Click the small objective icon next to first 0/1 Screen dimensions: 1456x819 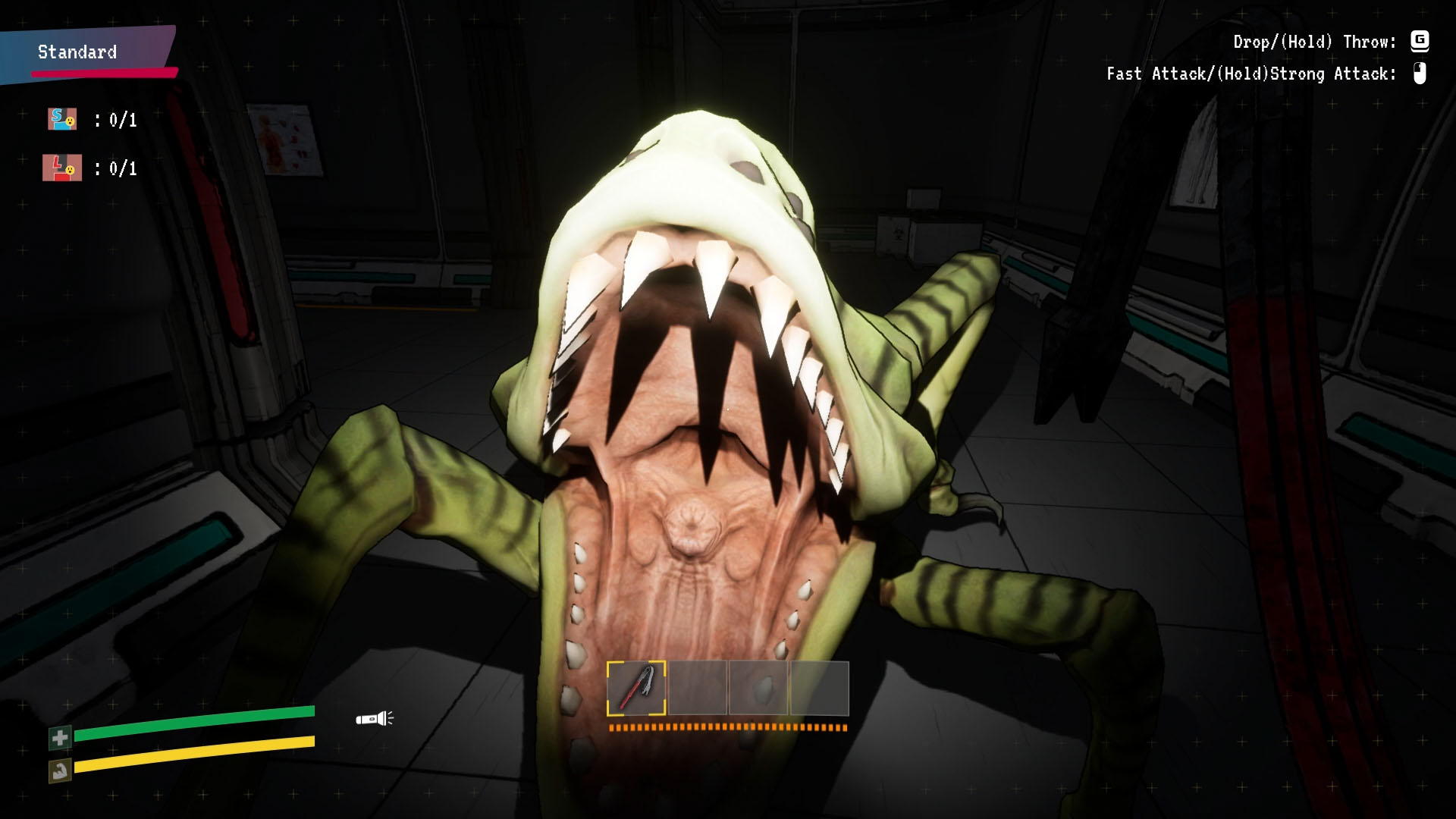tap(62, 119)
